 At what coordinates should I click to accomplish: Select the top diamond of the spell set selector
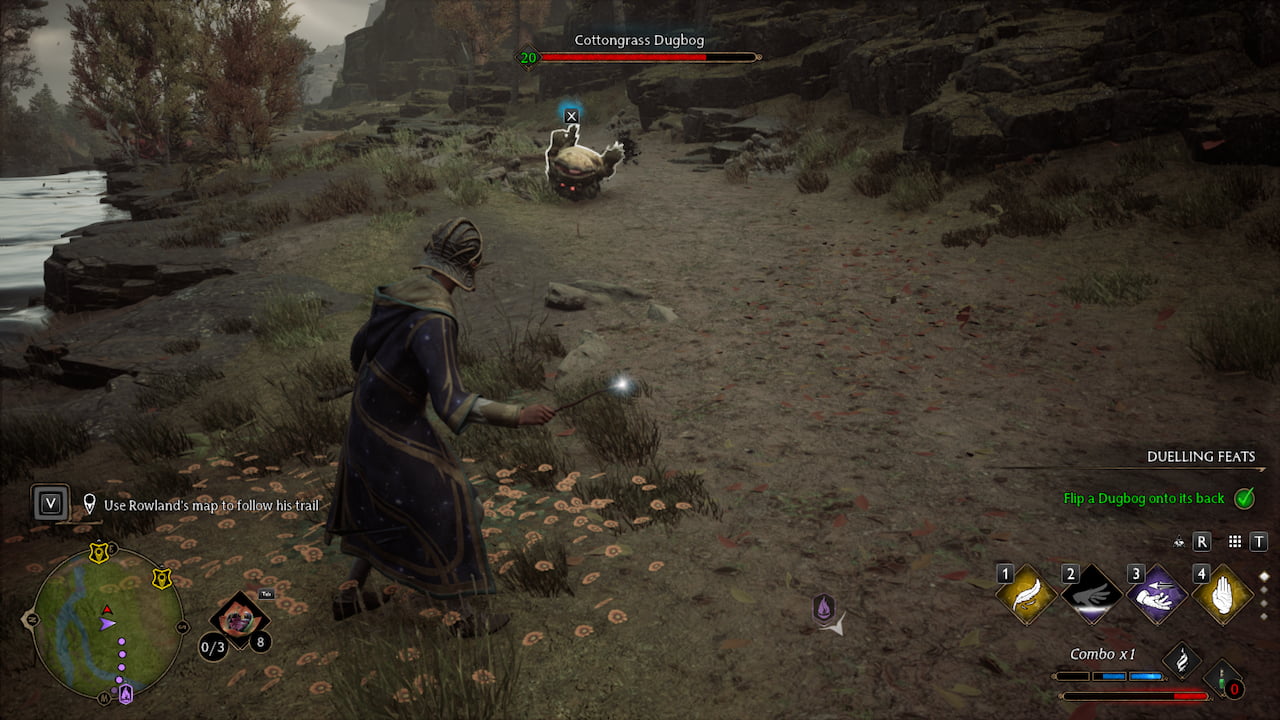pyautogui.click(x=1265, y=576)
